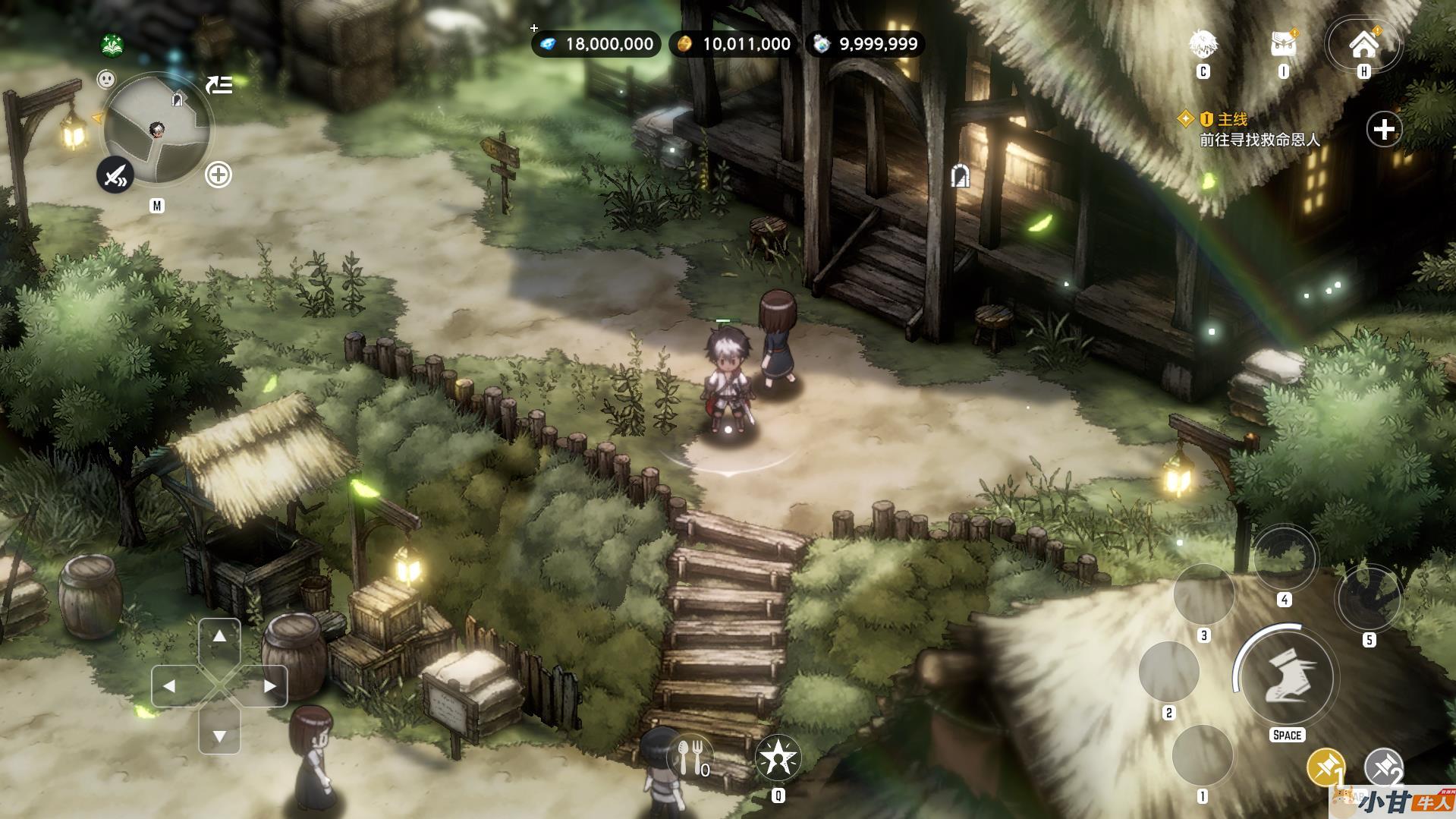Move left with the d-pad left arrow
The width and height of the screenshot is (1456, 819).
pos(170,686)
